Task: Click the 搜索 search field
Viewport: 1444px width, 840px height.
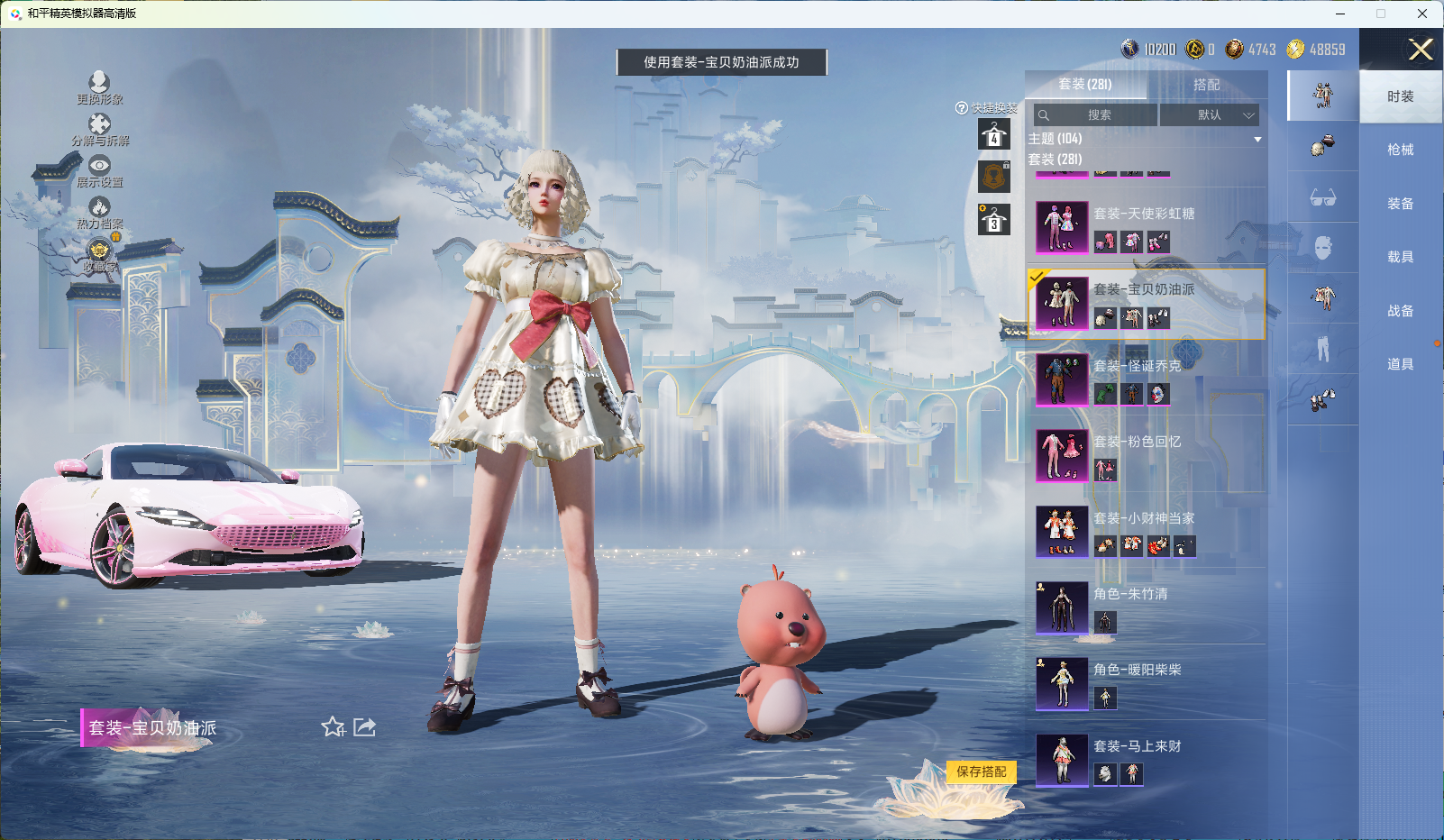Action: pyautogui.click(x=1096, y=115)
